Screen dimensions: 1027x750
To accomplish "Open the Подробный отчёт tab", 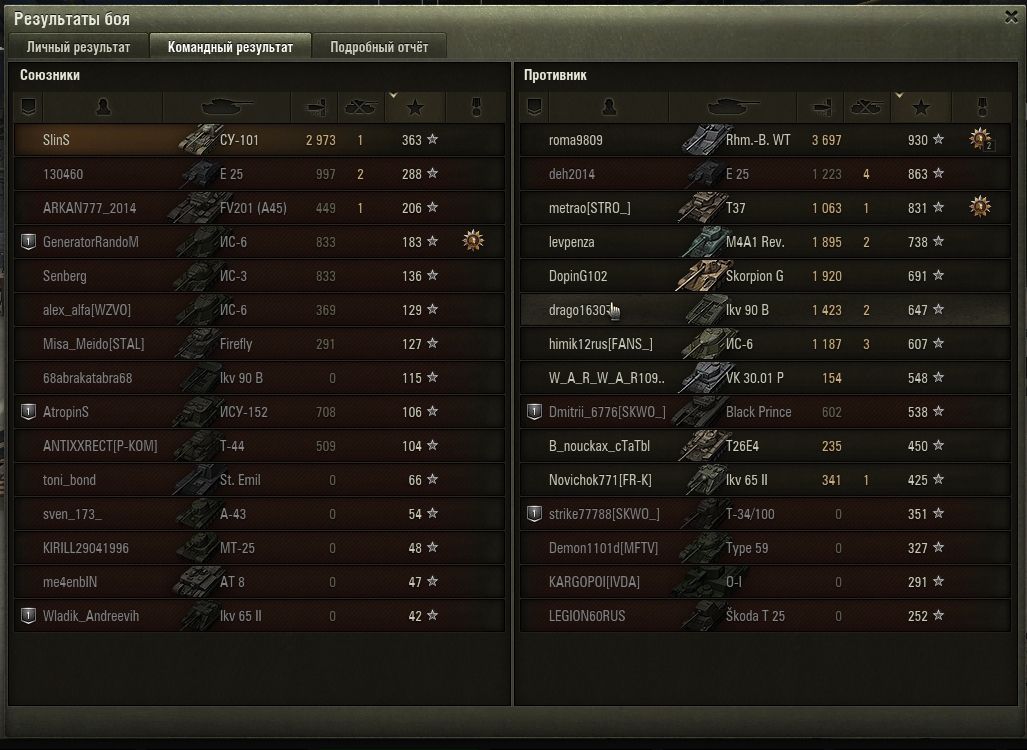I will [379, 47].
